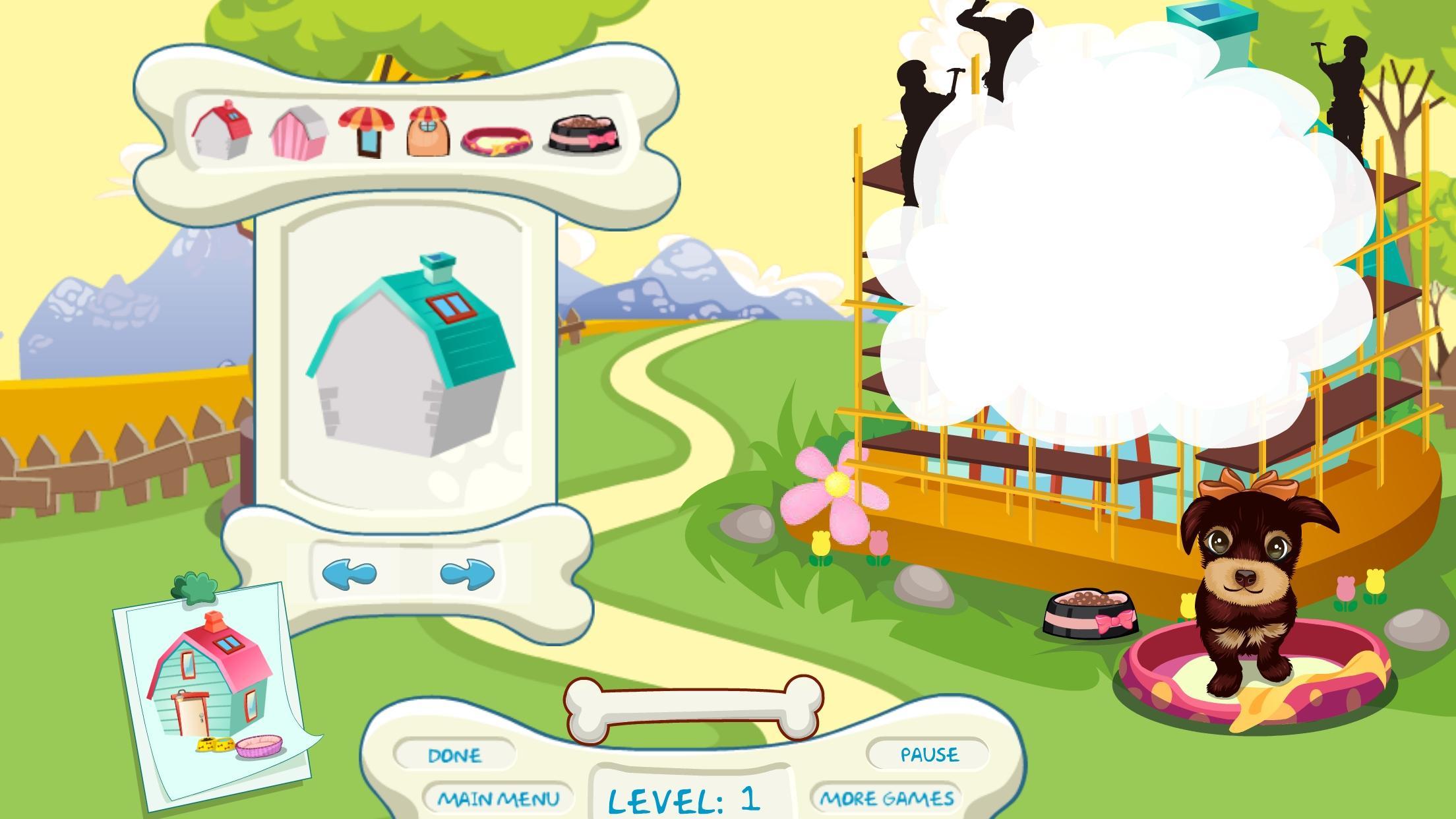
Task: Open the striped awning door category
Action: [367, 132]
